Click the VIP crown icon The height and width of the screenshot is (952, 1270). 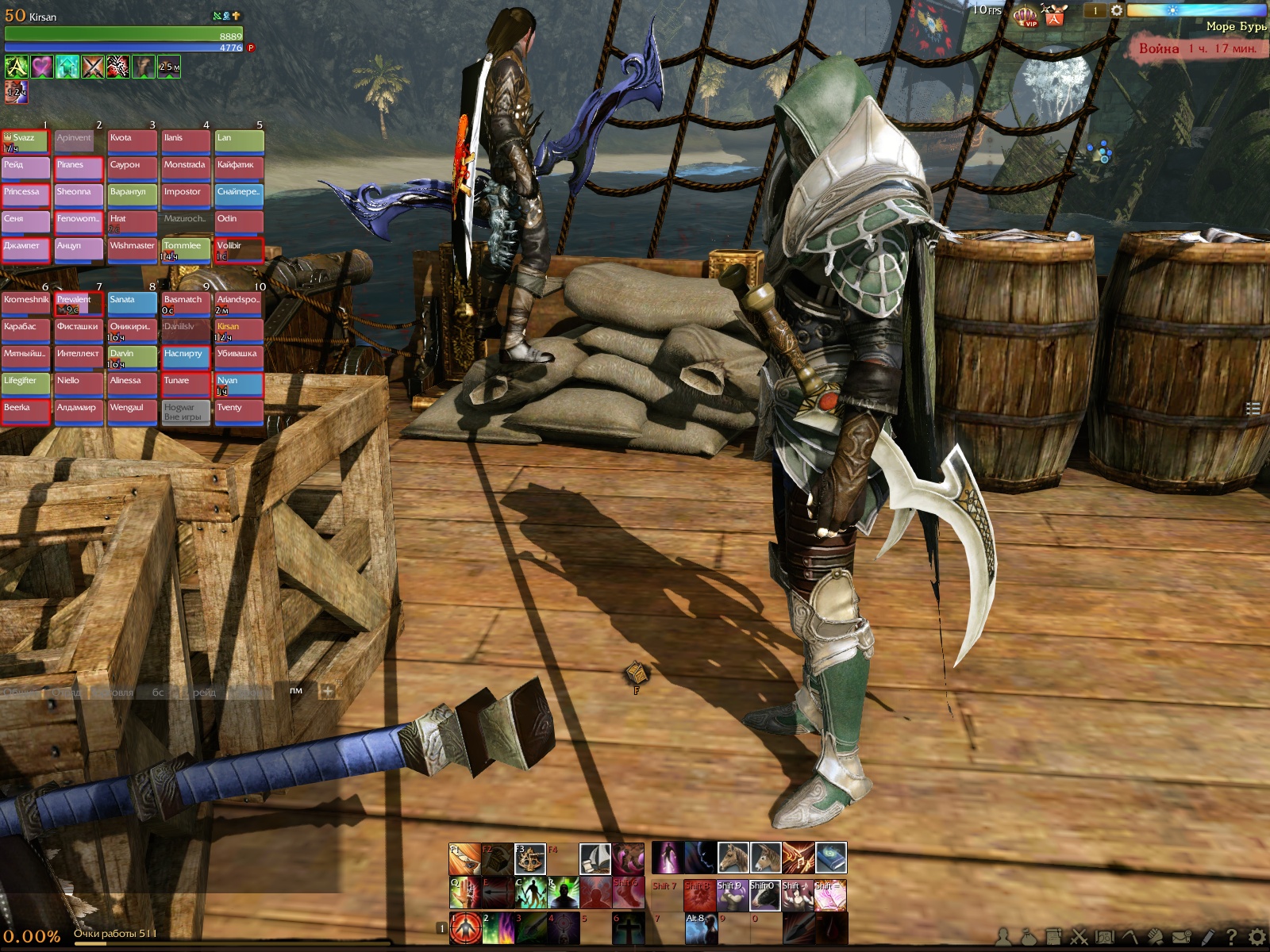[1026, 15]
